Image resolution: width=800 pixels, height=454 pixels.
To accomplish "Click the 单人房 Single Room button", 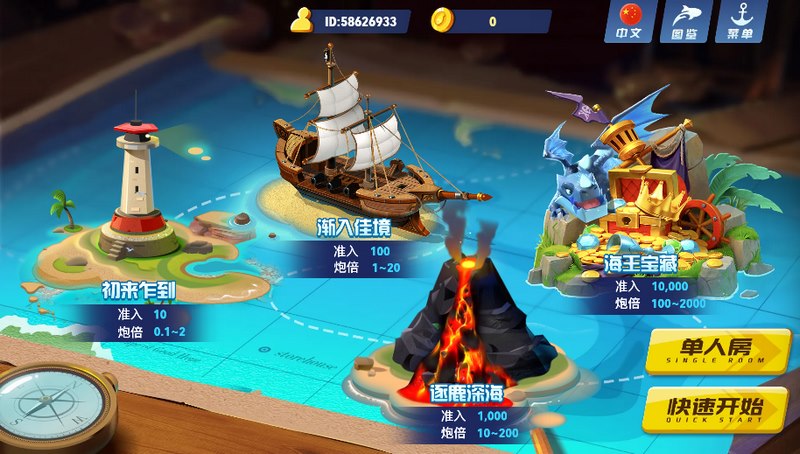I will coord(717,350).
